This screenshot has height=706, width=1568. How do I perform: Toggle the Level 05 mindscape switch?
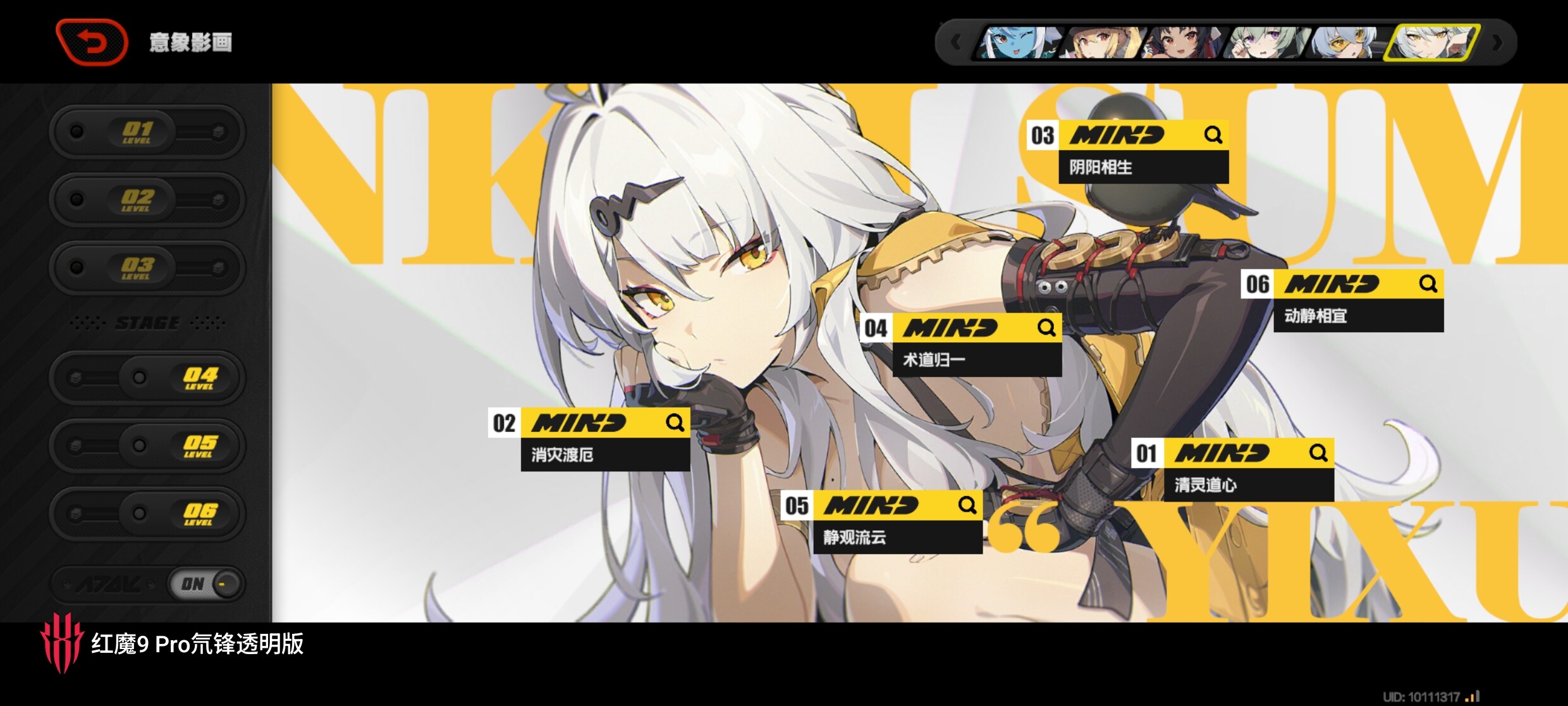tap(147, 445)
